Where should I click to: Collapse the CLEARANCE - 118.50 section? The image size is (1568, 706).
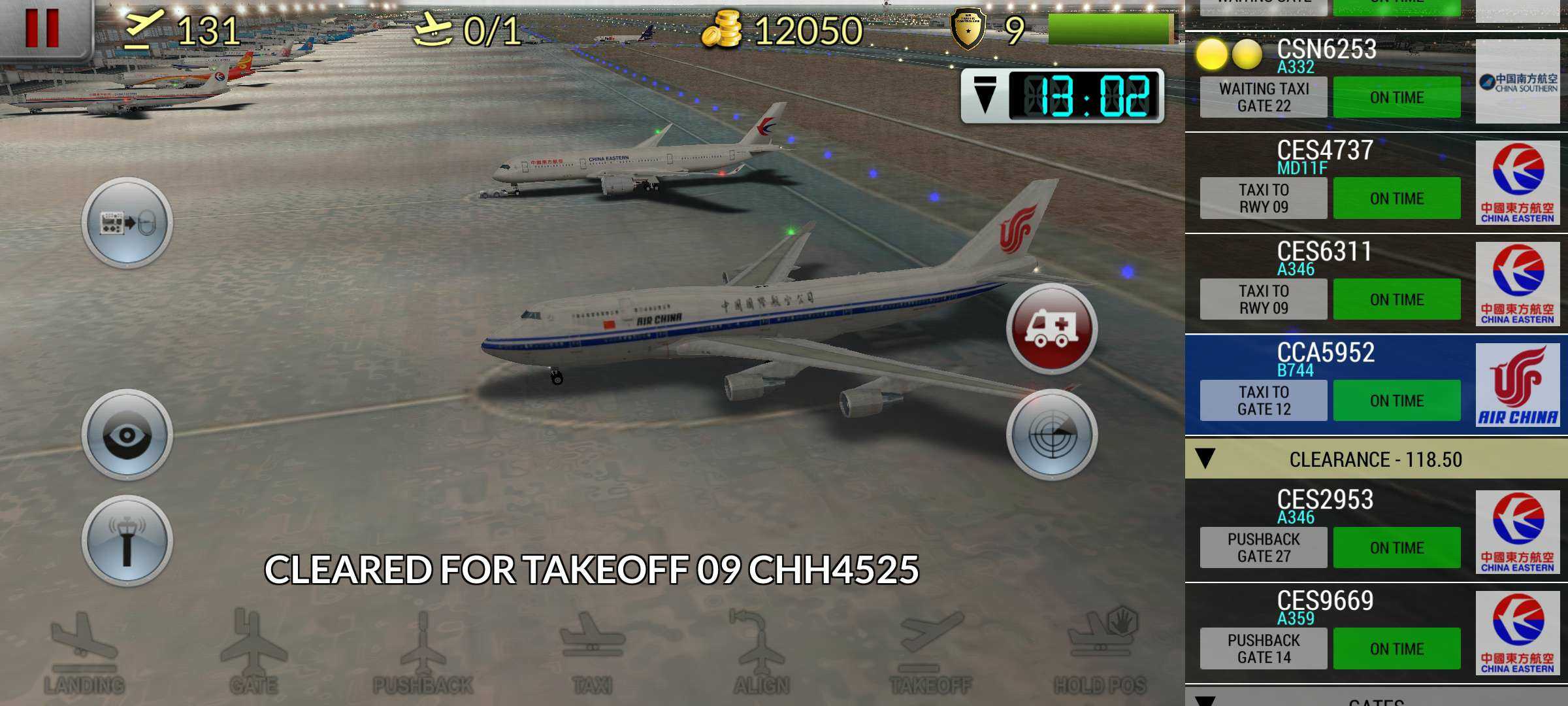click(1205, 459)
